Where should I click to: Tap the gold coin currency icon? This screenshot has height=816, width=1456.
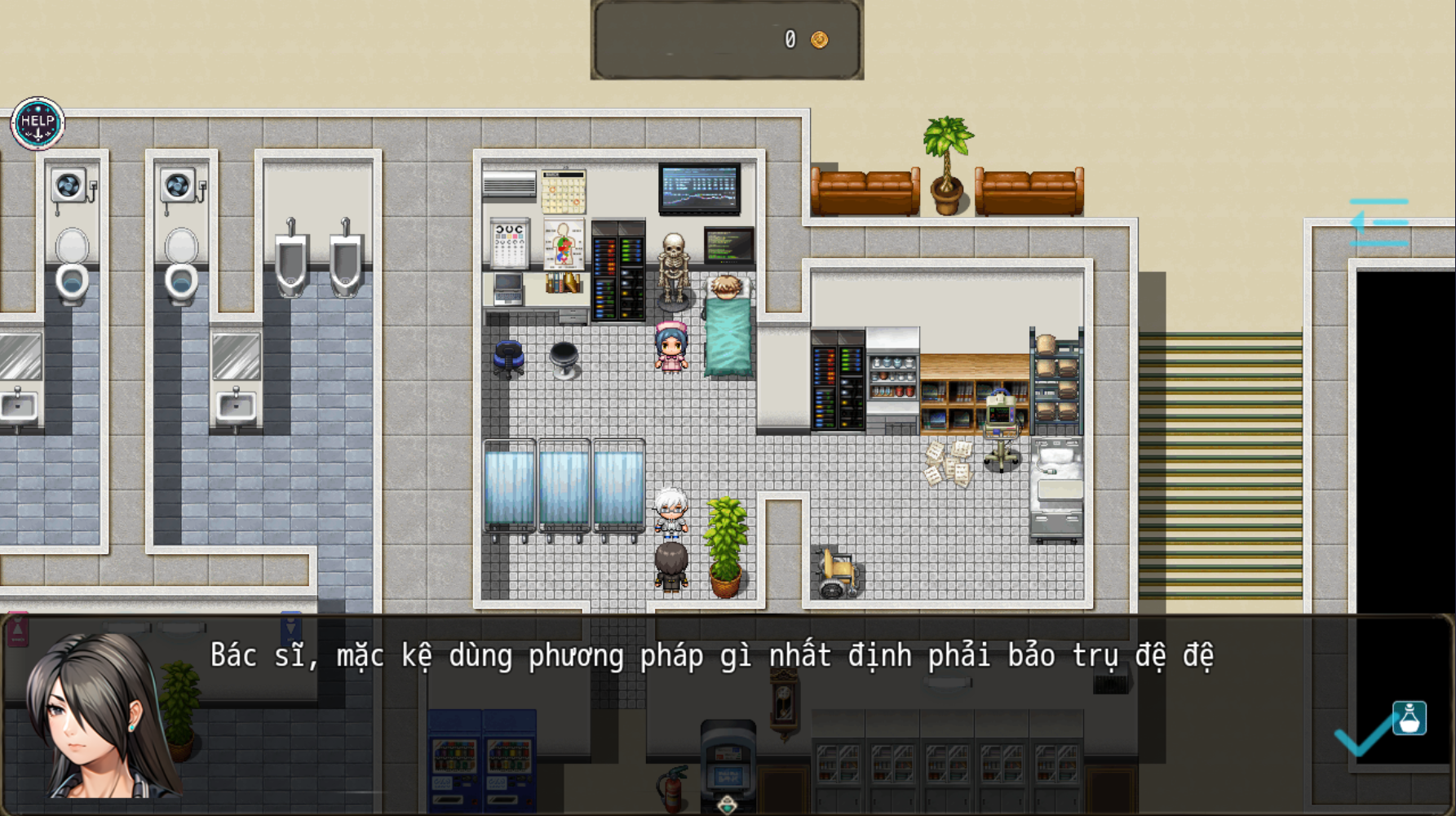pos(818,37)
